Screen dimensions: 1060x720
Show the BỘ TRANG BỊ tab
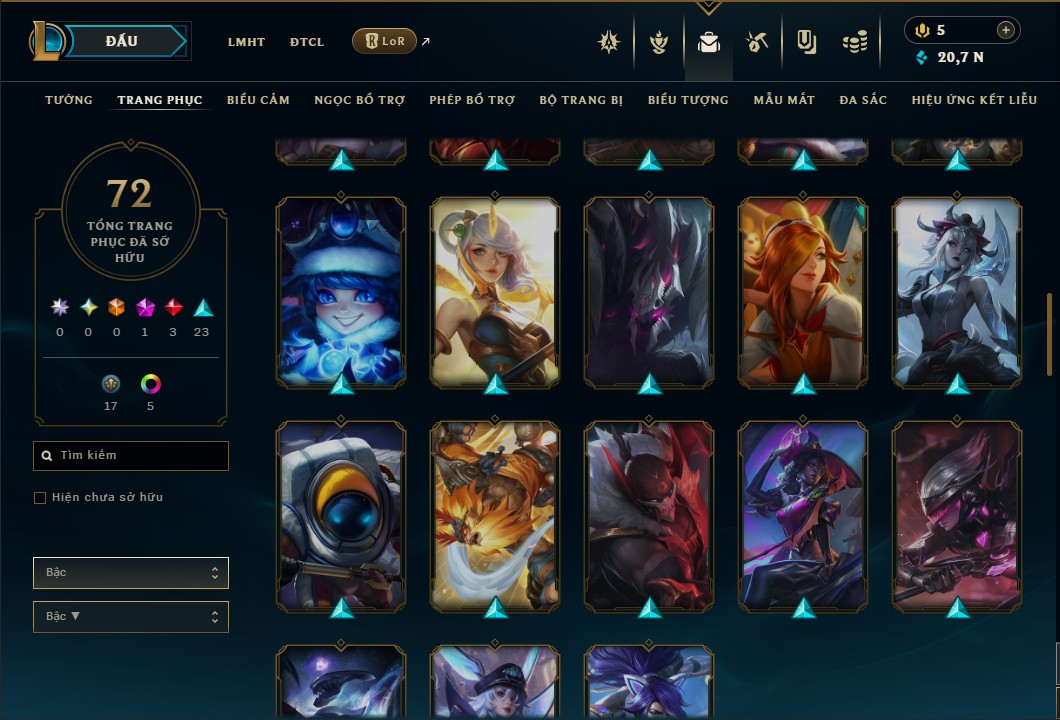point(581,100)
